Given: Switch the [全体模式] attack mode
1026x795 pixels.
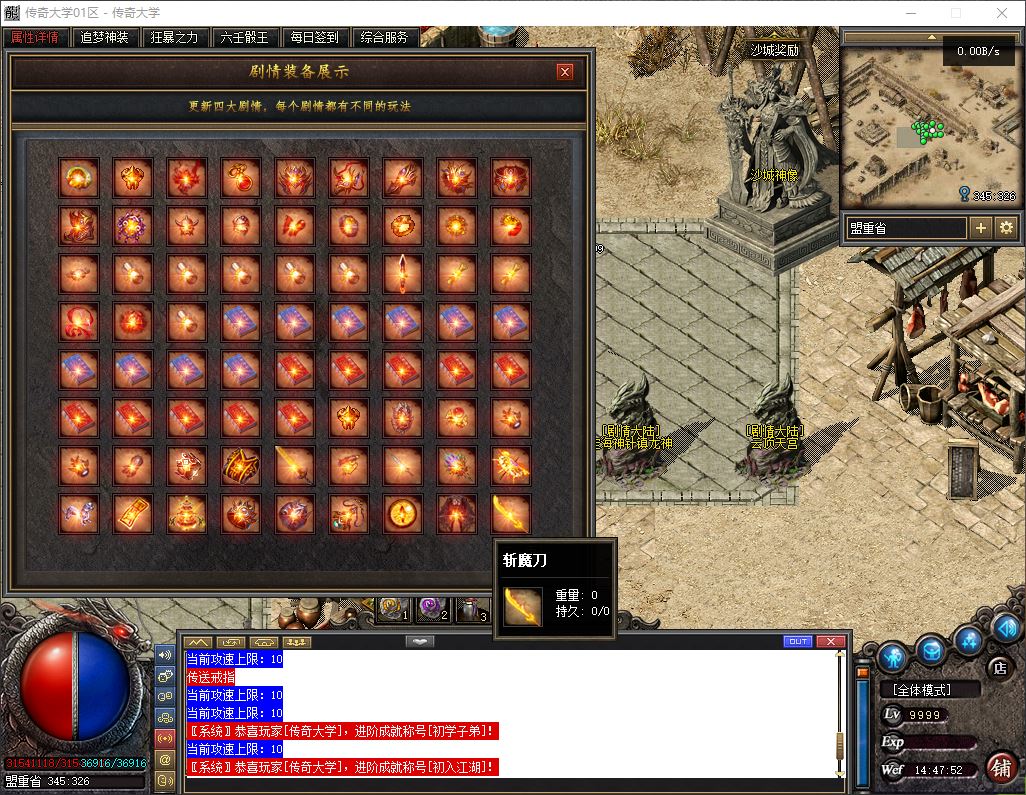Looking at the screenshot, I should click(915, 689).
